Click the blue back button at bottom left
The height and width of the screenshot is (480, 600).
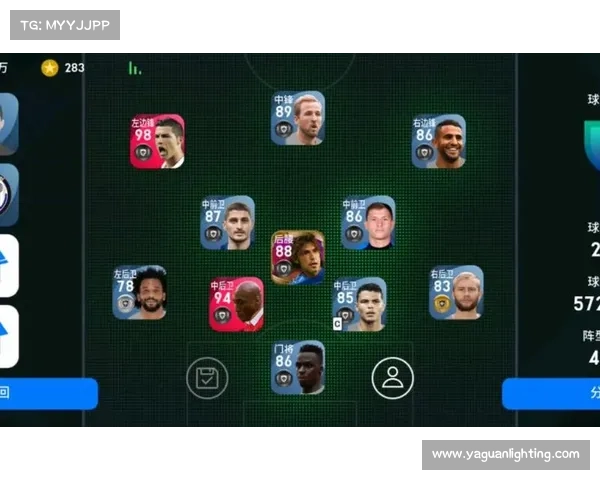[48, 393]
